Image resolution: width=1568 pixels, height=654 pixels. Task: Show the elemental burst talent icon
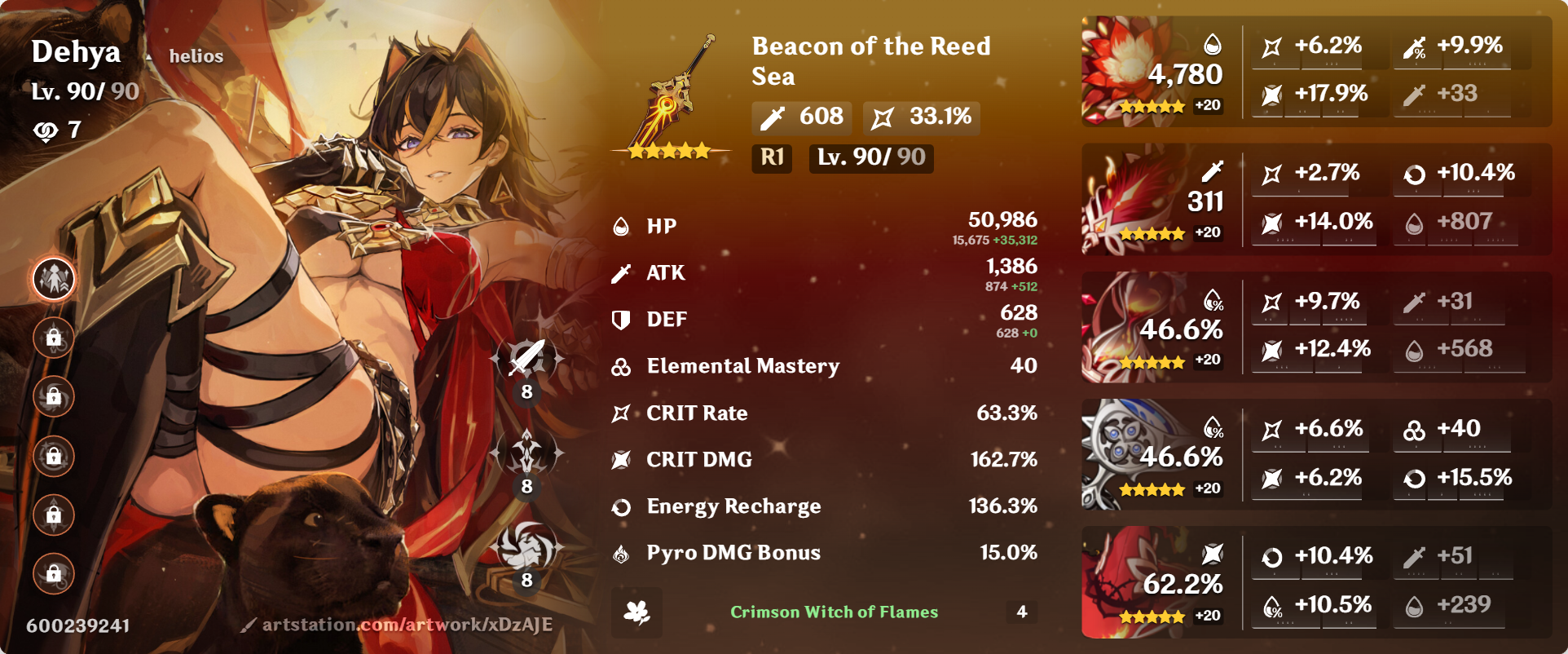tap(526, 547)
